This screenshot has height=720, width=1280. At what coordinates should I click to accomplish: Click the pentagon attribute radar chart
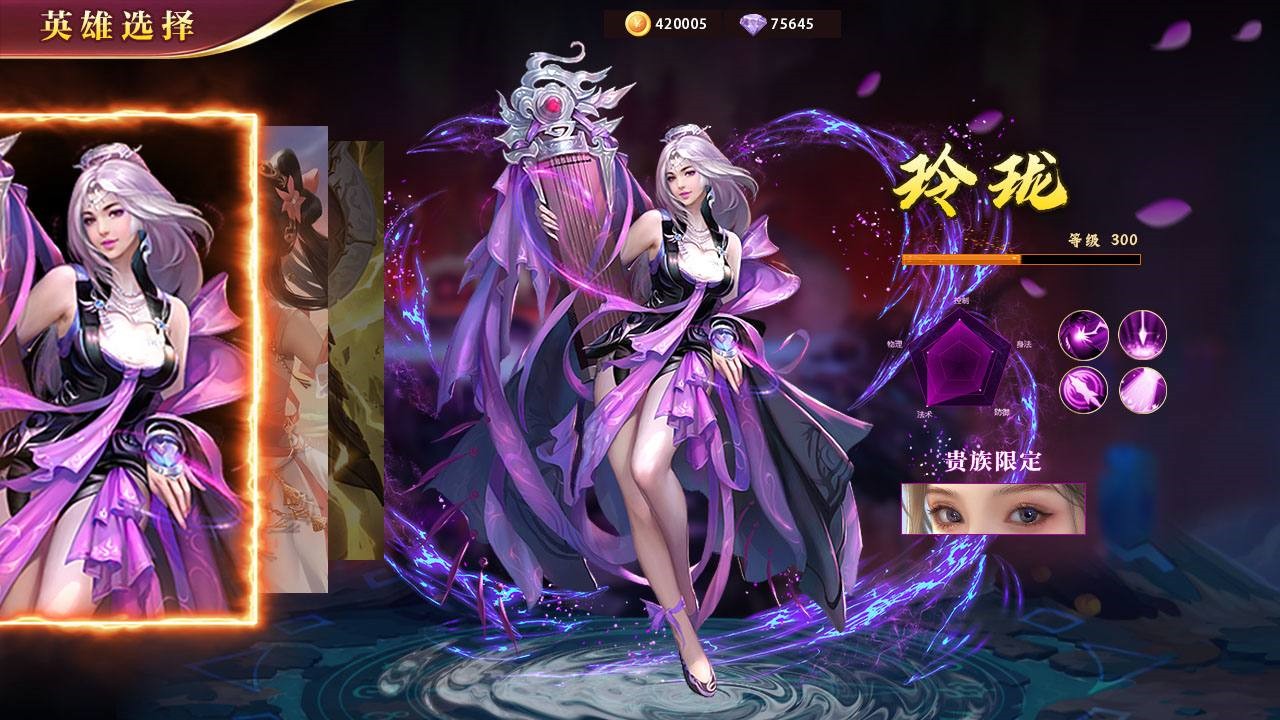tap(958, 360)
